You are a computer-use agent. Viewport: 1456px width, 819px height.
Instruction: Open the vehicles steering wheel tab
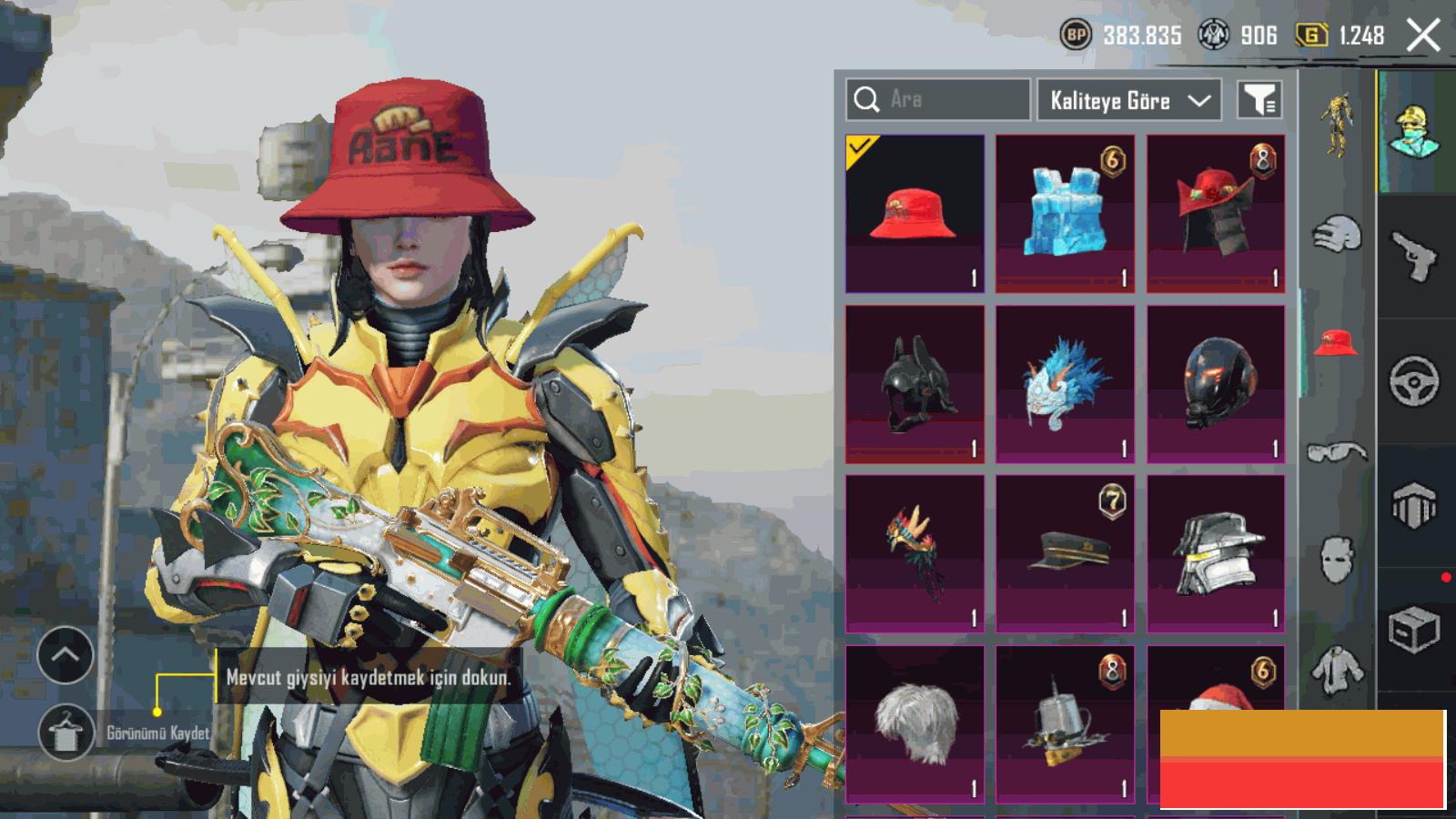click(x=1415, y=380)
